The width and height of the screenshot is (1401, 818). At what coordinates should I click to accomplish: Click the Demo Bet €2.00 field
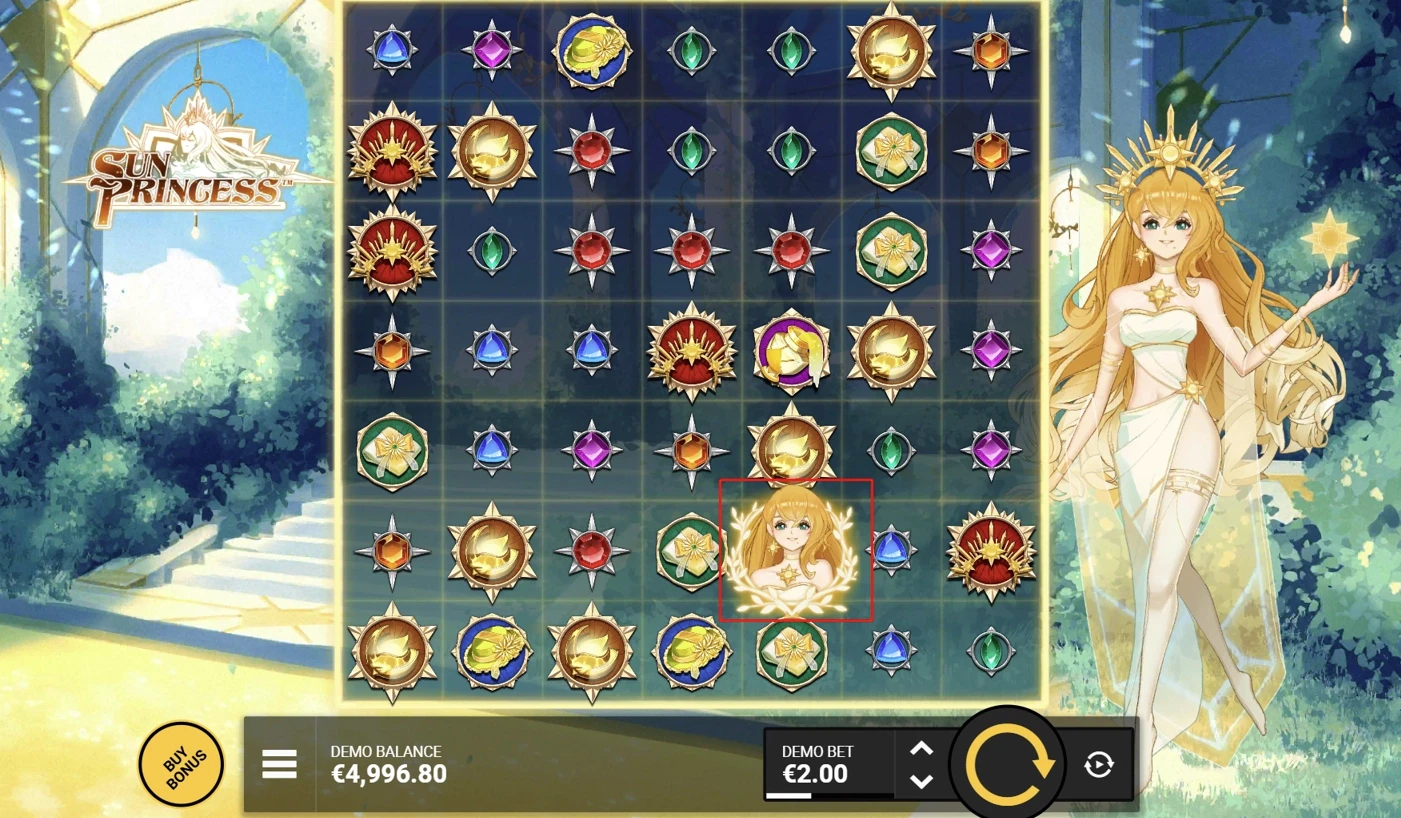pyautogui.click(x=816, y=772)
